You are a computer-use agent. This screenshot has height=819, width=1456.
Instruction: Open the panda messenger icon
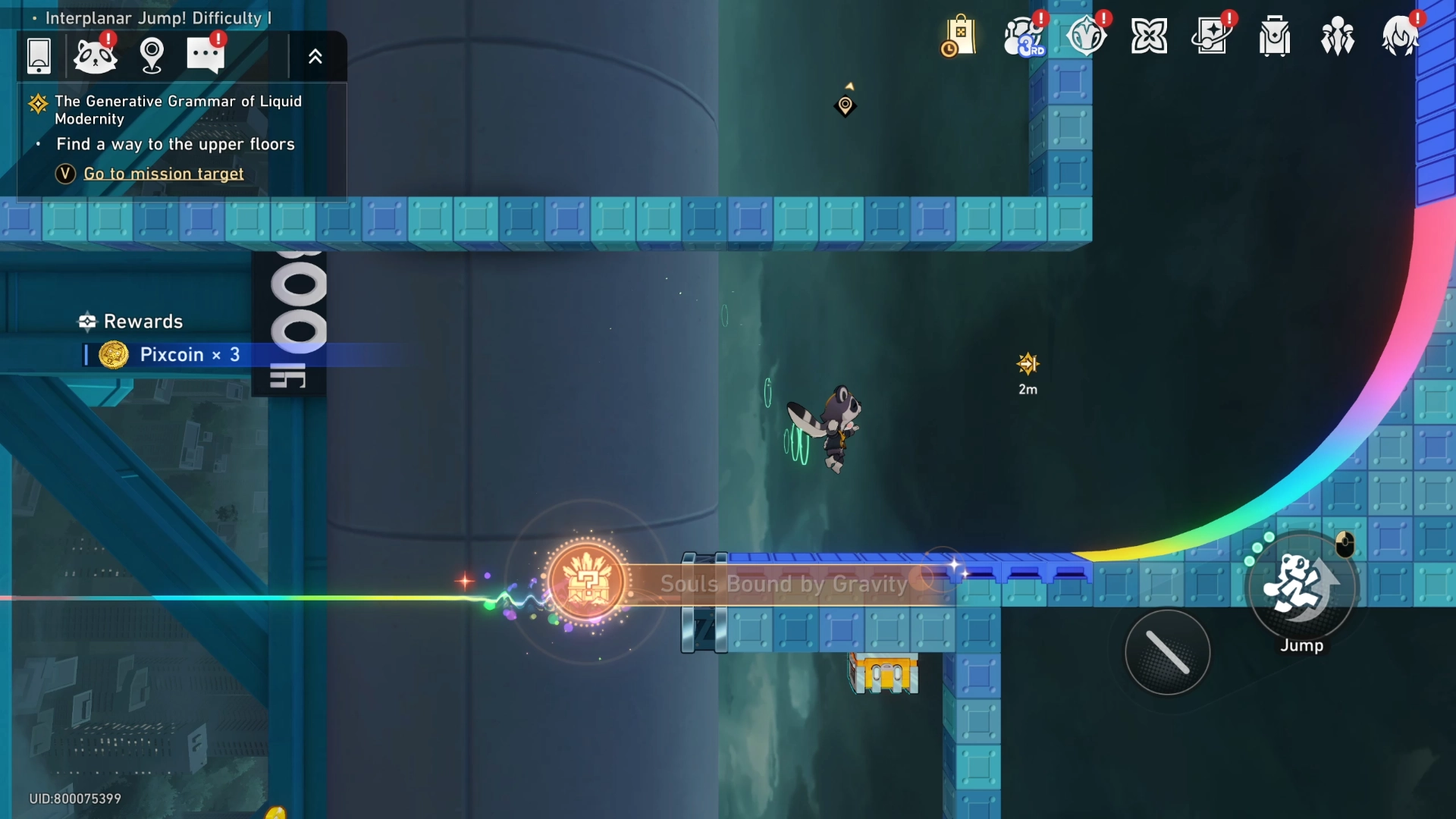pos(96,55)
